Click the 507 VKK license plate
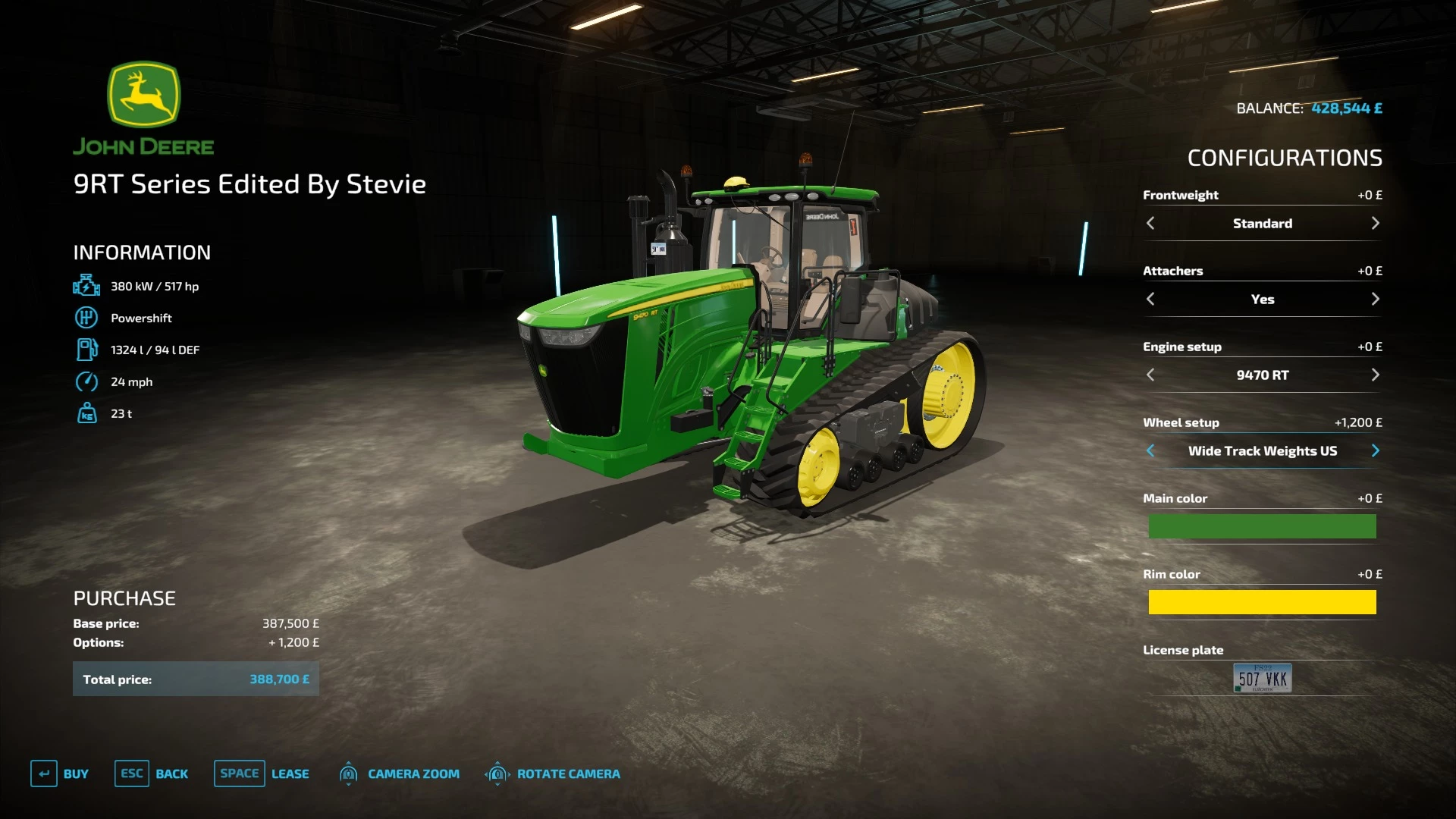 (1262, 677)
